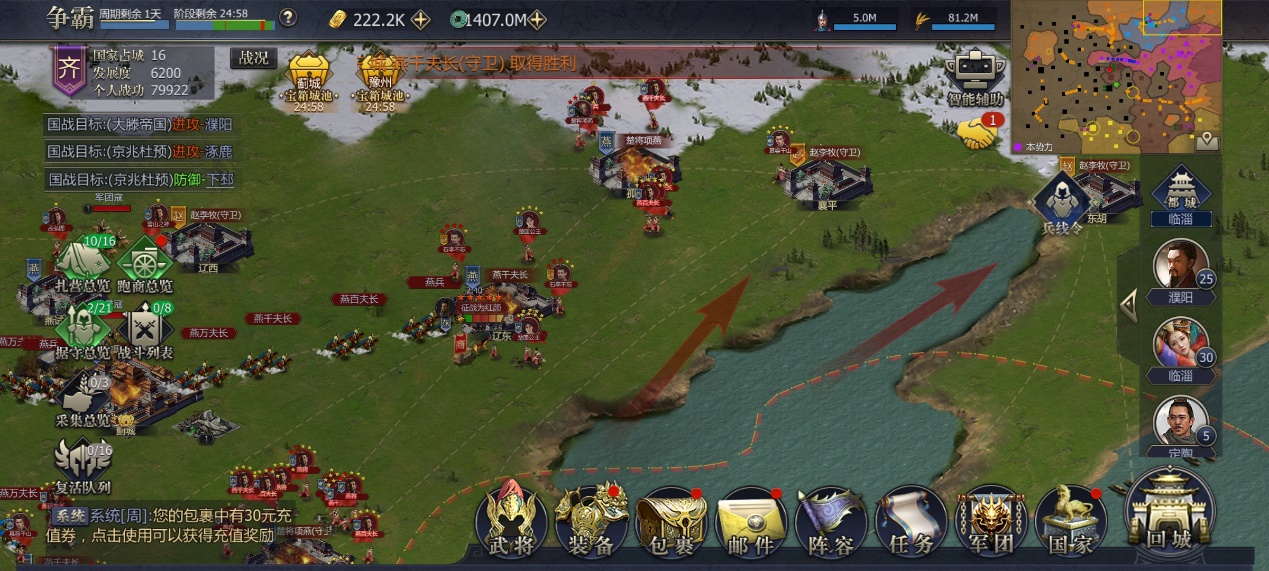Add gold with the plus button
The height and width of the screenshot is (571, 1269).
[x=421, y=19]
